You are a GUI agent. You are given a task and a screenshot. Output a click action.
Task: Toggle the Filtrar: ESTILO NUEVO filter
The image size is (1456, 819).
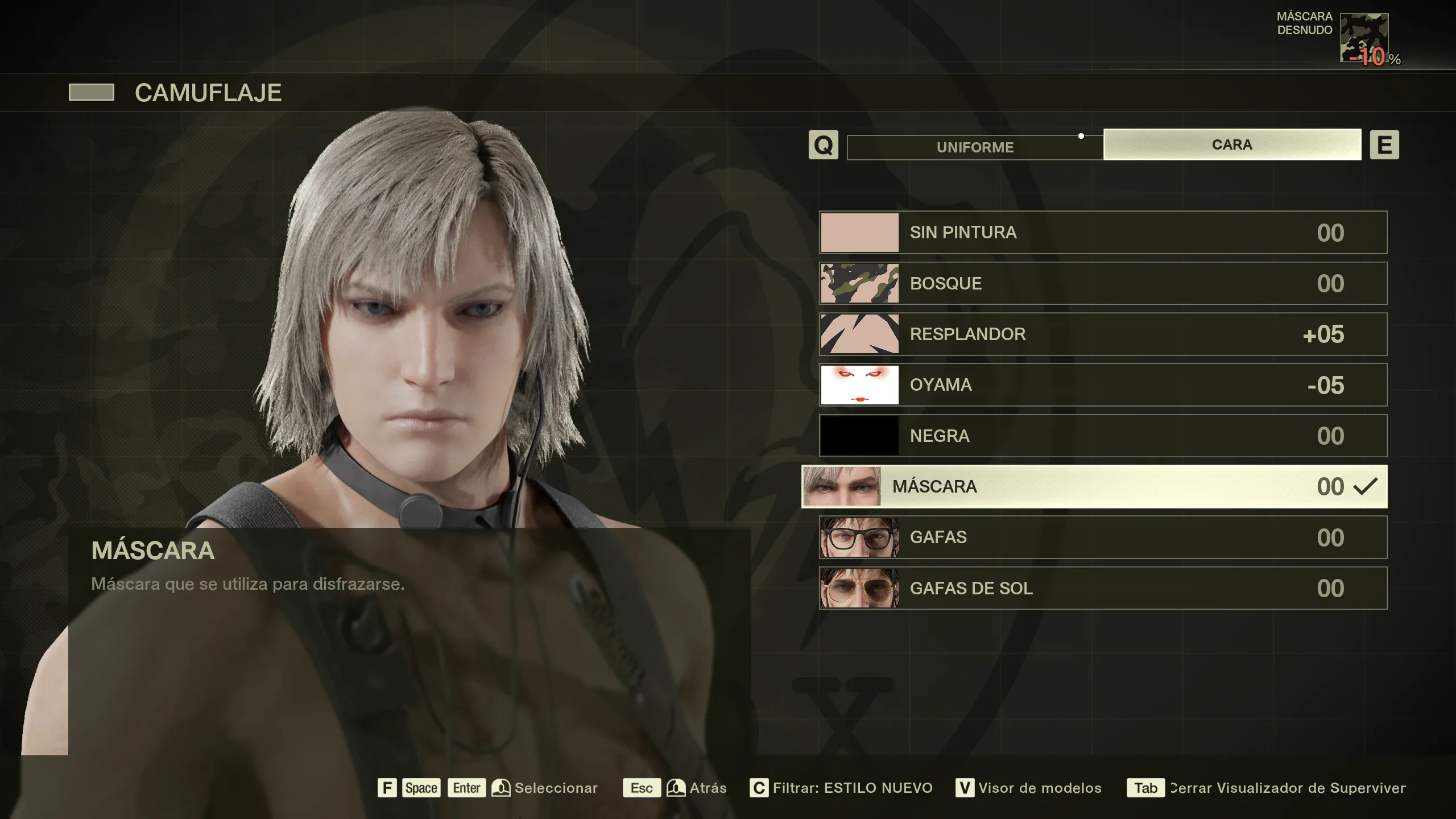[x=852, y=788]
